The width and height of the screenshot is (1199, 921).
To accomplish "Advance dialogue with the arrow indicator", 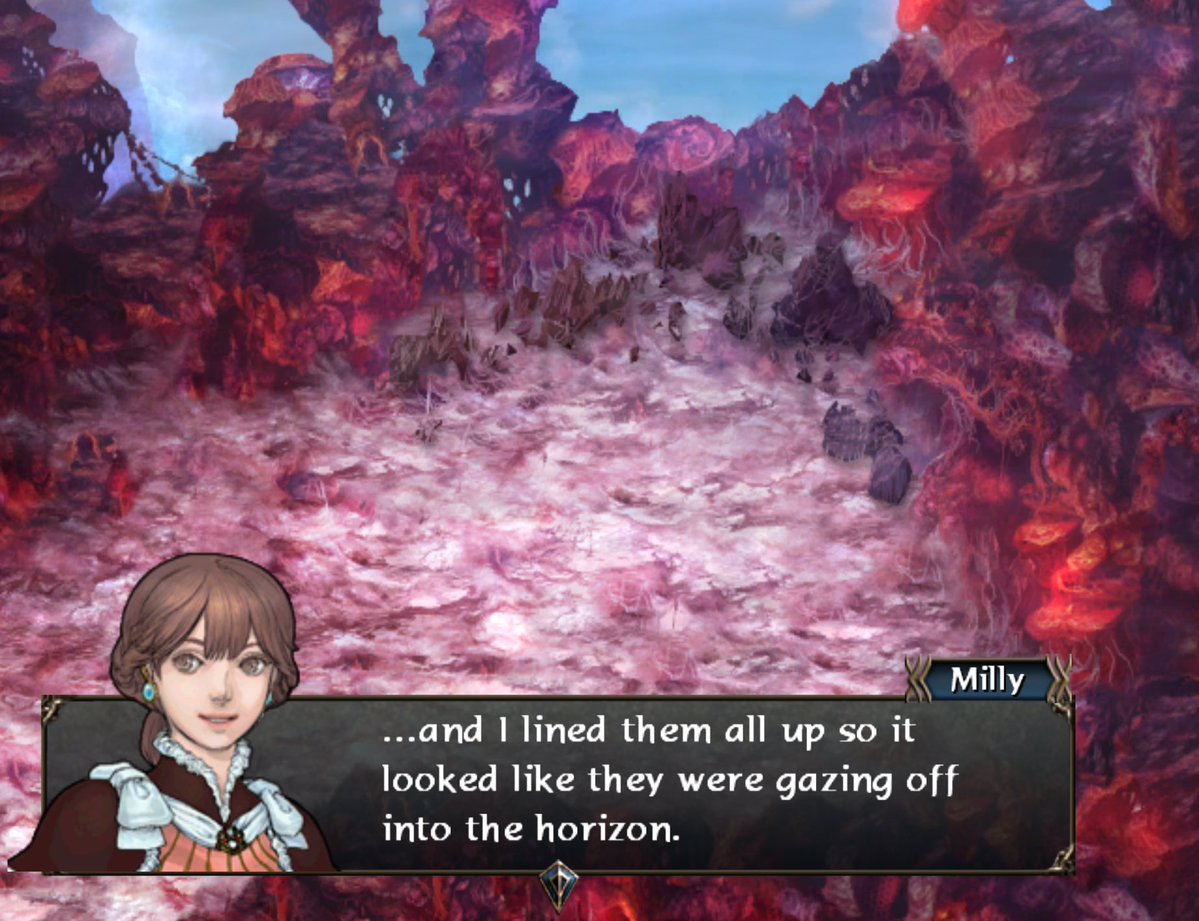I will tap(558, 885).
